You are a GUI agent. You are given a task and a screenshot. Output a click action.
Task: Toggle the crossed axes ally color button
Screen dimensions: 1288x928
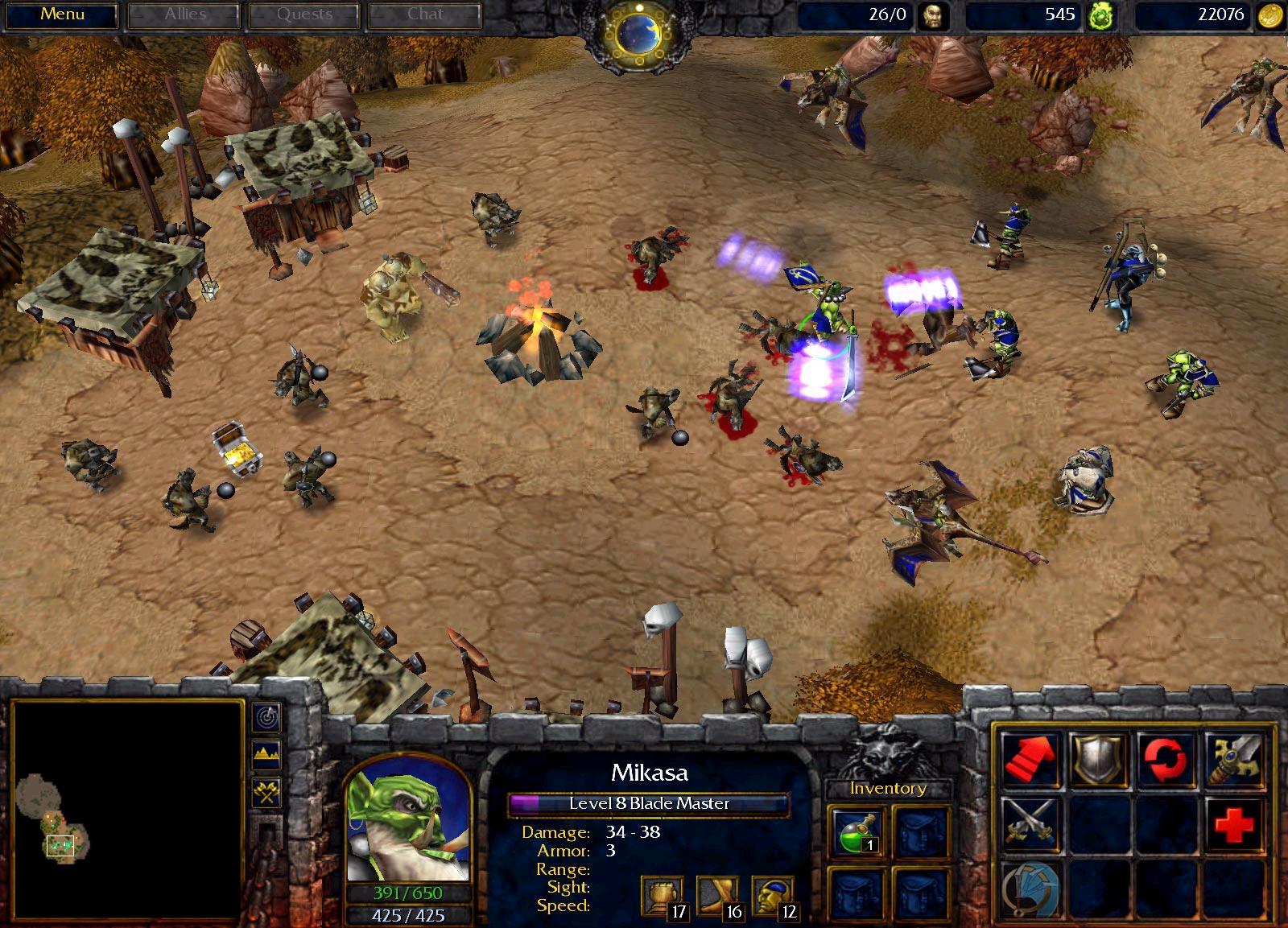click(266, 792)
